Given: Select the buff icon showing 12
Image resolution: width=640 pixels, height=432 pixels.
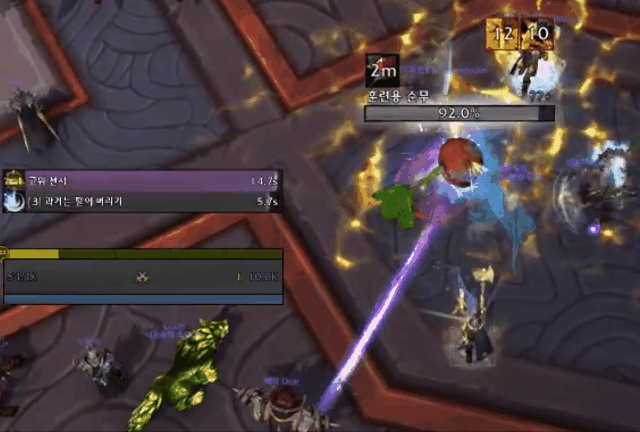Looking at the screenshot, I should [x=502, y=34].
